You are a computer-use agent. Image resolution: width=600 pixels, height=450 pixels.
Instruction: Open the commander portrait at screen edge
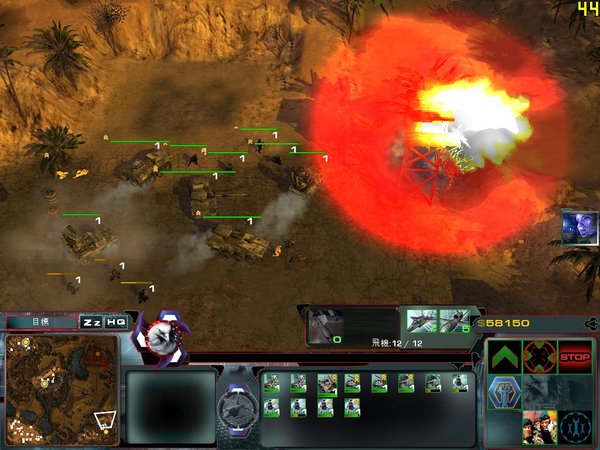coord(579,227)
